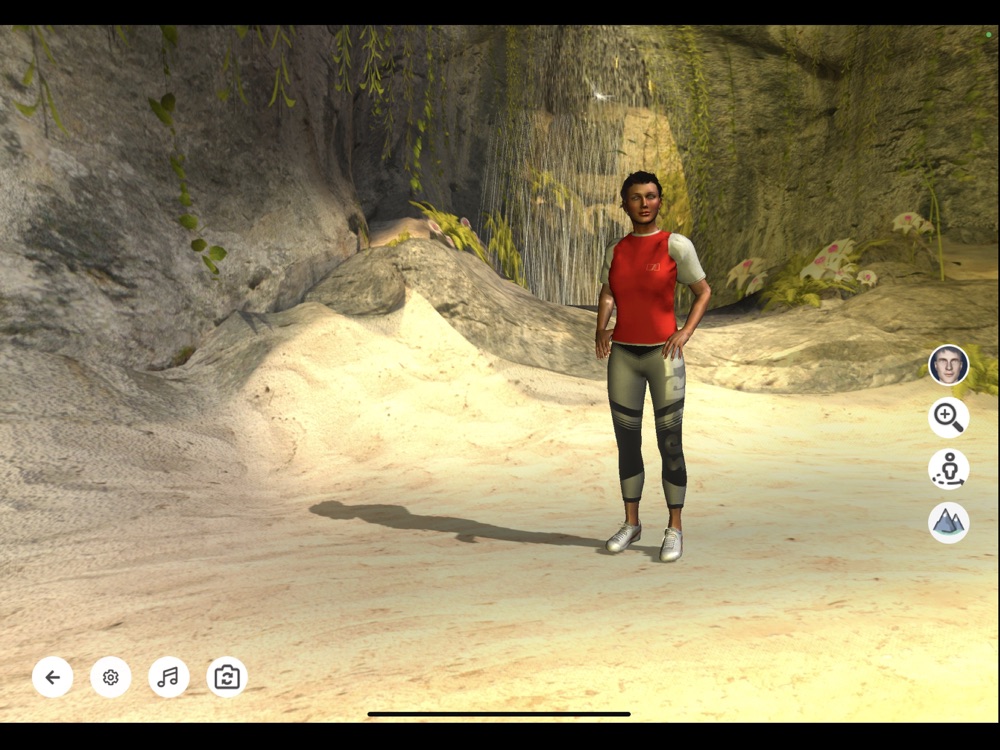Open the mountain scenery selector

click(x=948, y=522)
